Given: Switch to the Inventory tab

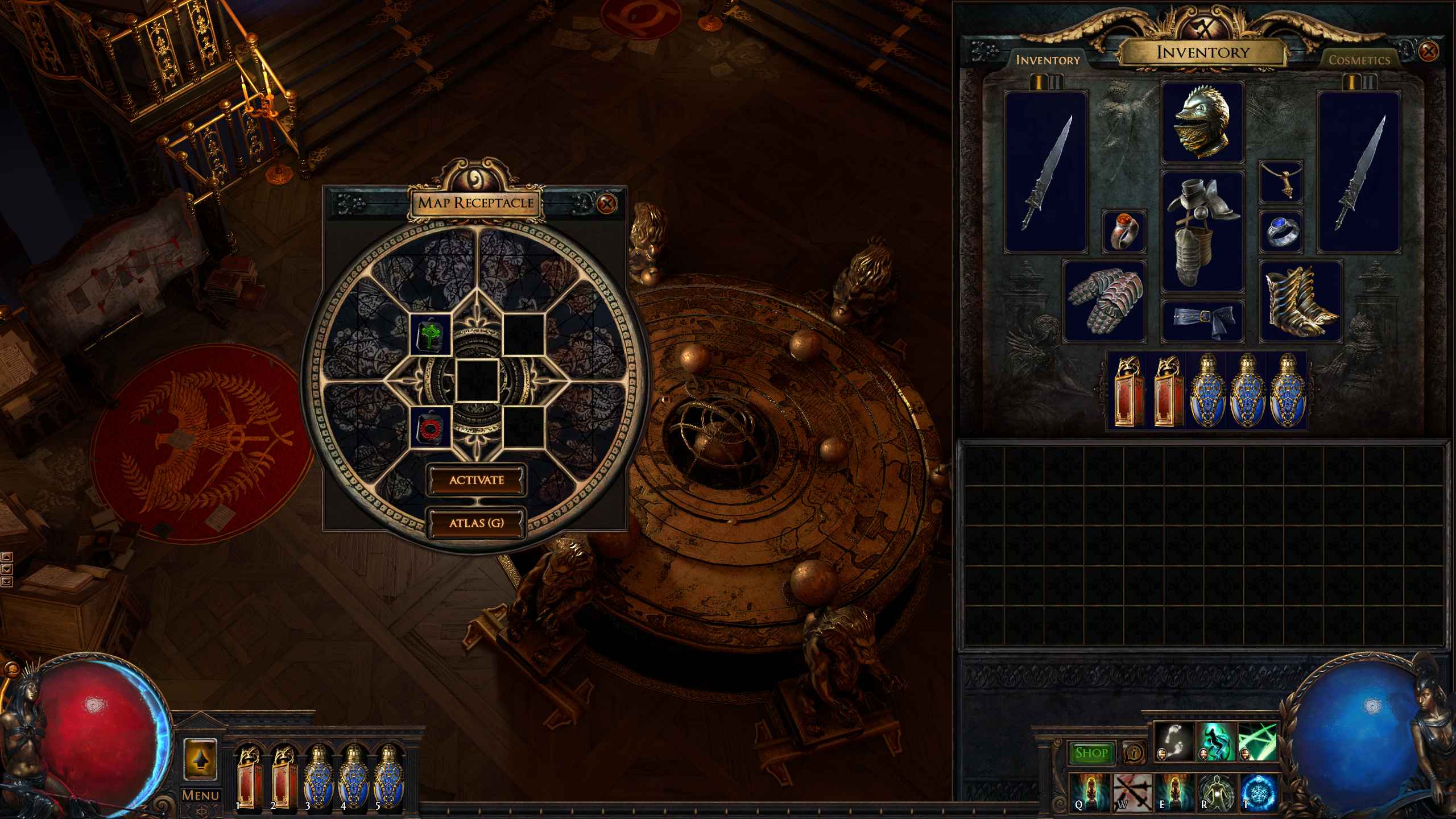Looking at the screenshot, I should click(x=1048, y=60).
